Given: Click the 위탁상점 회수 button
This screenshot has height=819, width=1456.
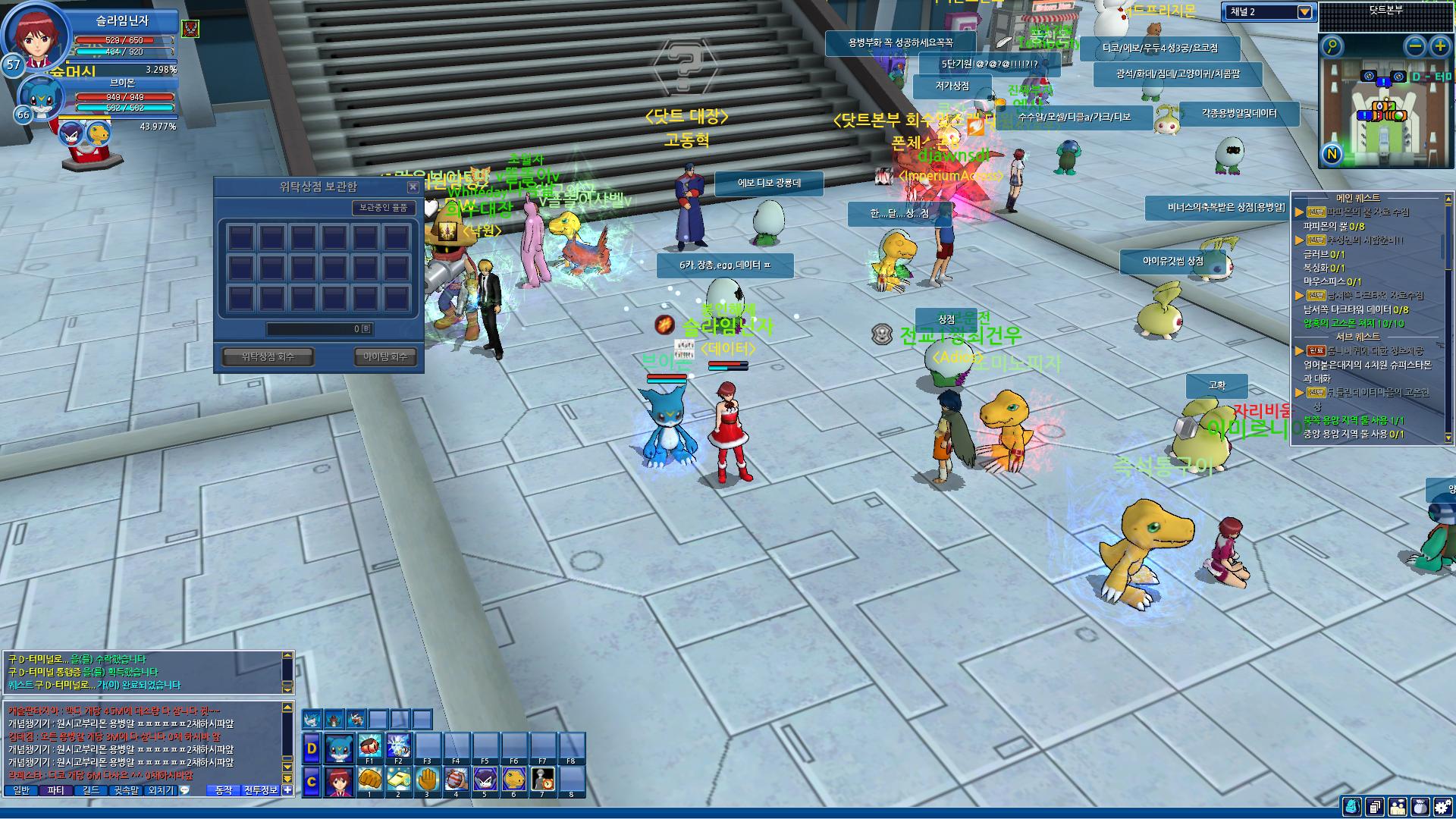Looking at the screenshot, I should [x=268, y=356].
